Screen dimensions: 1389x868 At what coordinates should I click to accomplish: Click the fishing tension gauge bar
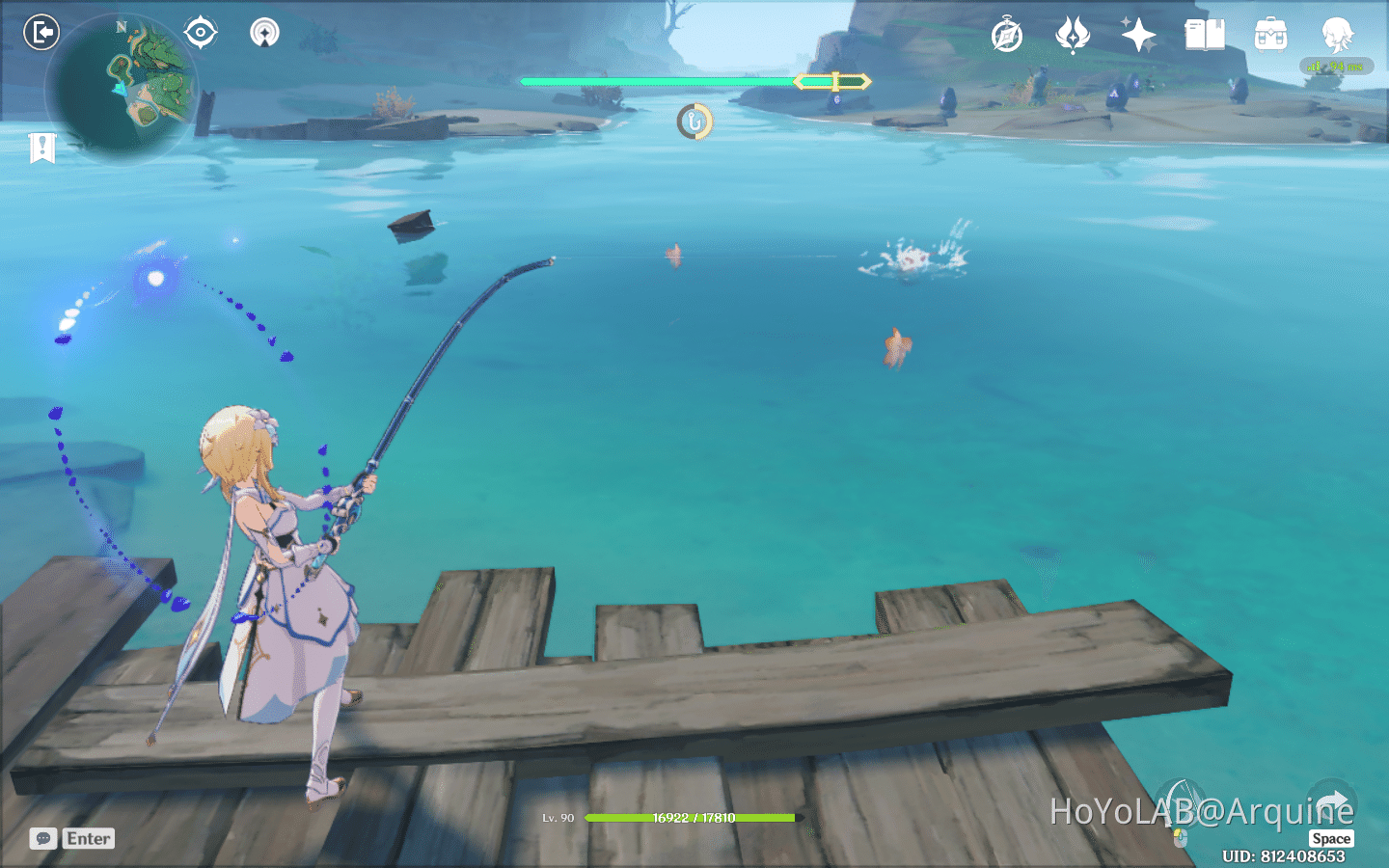[x=694, y=81]
